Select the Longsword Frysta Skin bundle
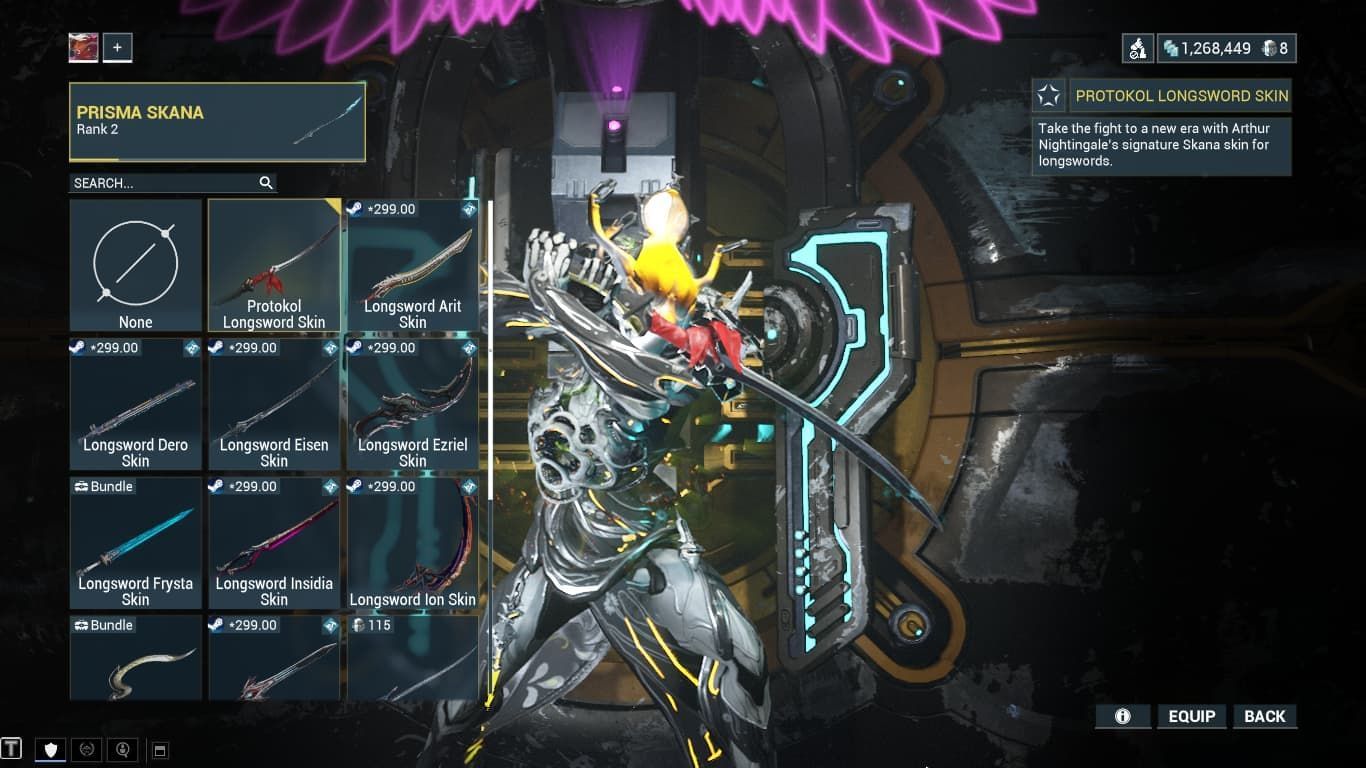The height and width of the screenshot is (768, 1366). coord(135,540)
